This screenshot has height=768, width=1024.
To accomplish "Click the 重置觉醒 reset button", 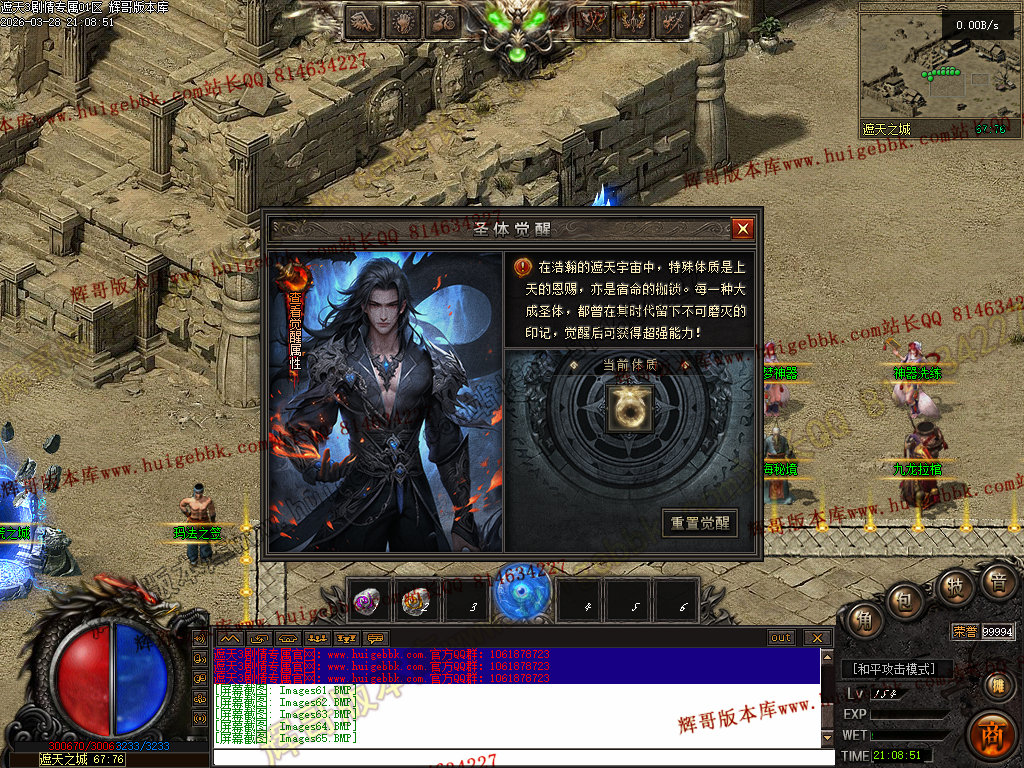I will [700, 523].
